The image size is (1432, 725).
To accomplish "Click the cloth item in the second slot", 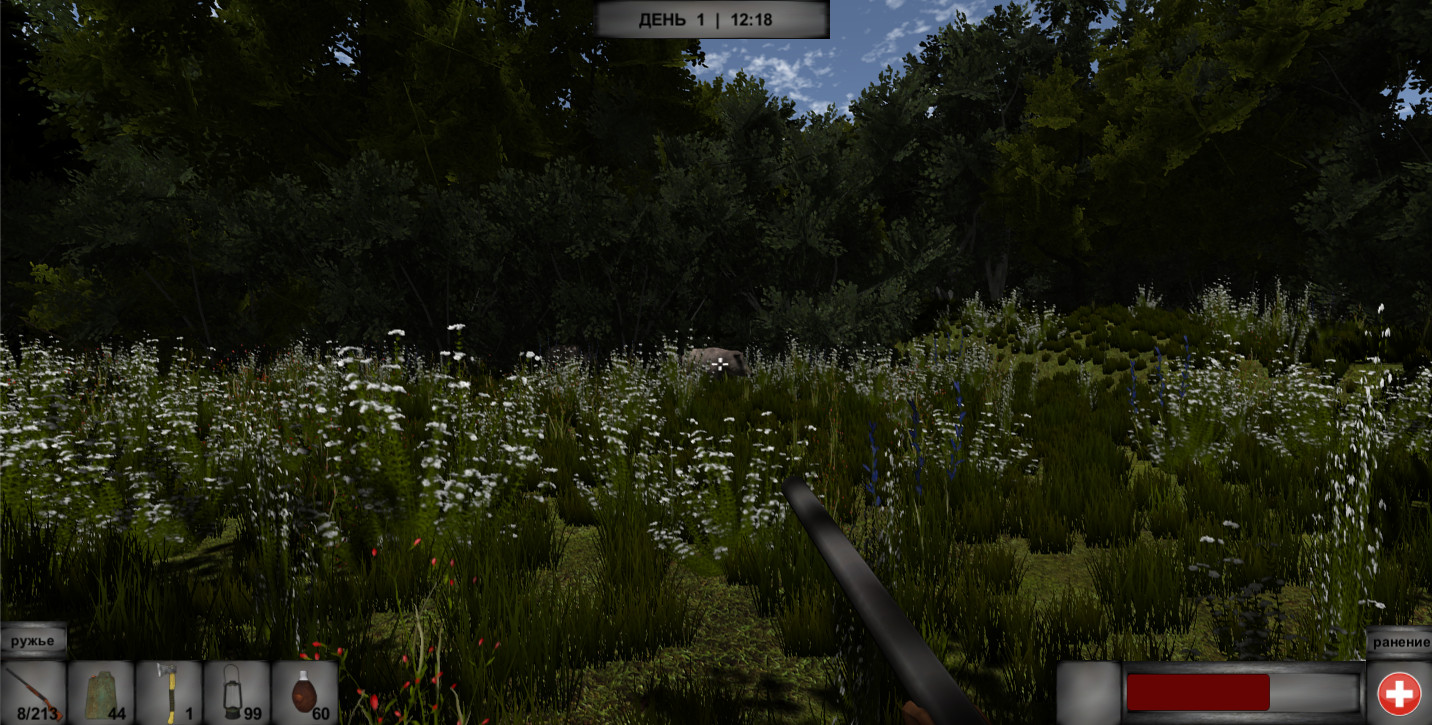I will (100, 688).
